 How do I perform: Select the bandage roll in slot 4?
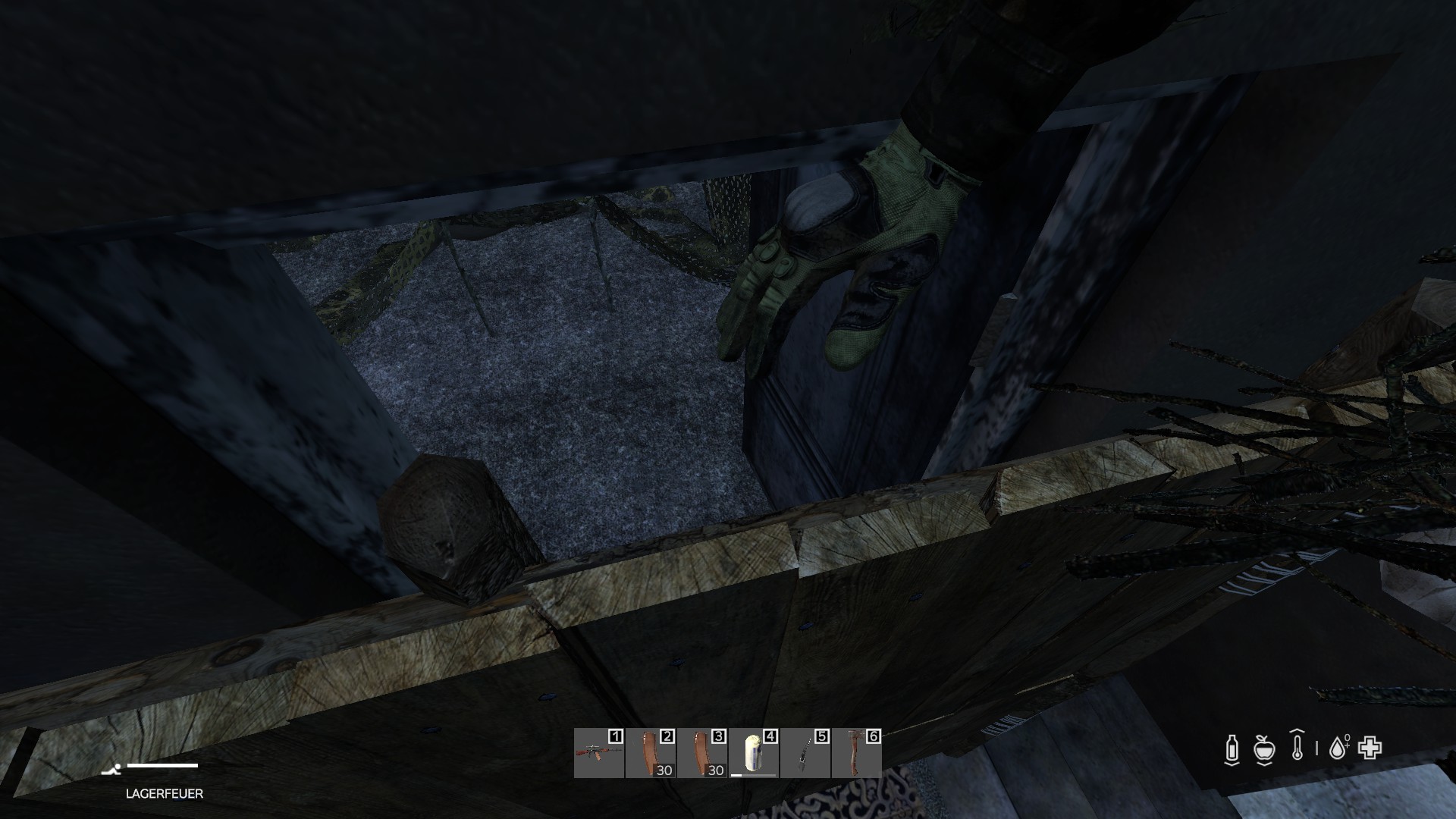(754, 753)
